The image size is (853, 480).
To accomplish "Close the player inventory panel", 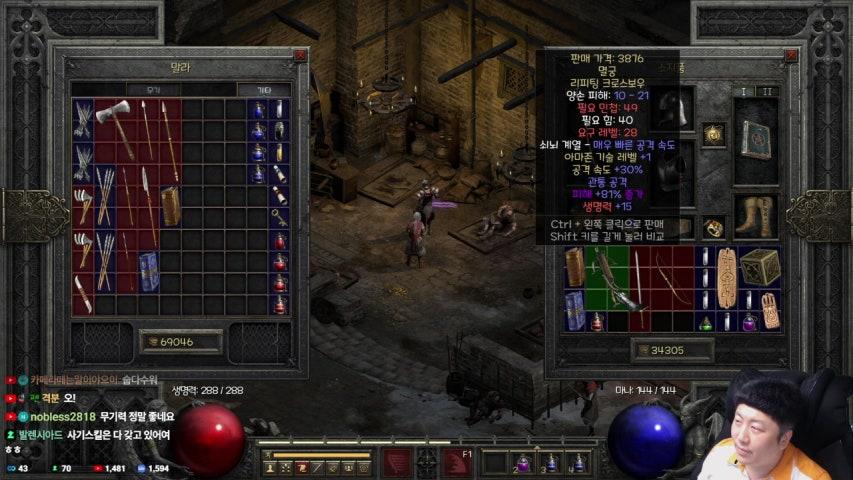I will coord(790,56).
